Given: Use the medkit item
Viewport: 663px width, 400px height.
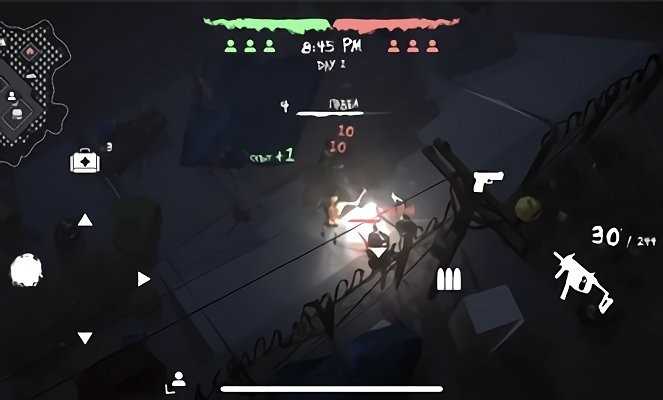Looking at the screenshot, I should click(83, 160).
